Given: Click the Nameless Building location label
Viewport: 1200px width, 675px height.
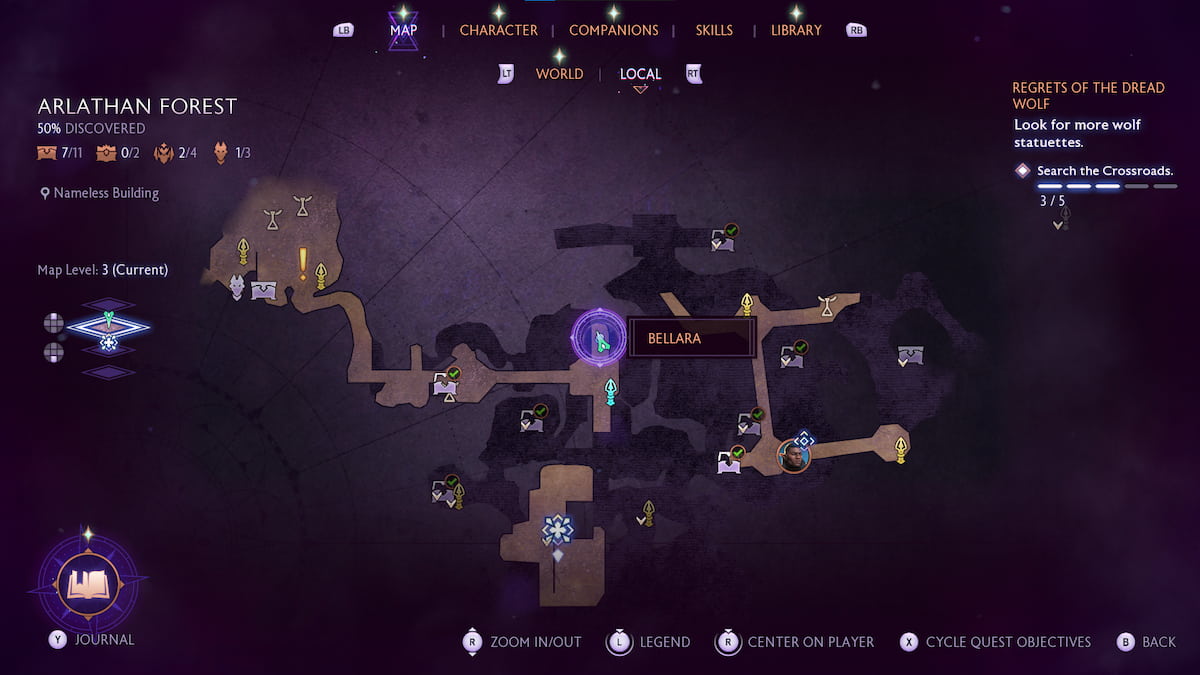Looking at the screenshot, I should click(x=106, y=193).
